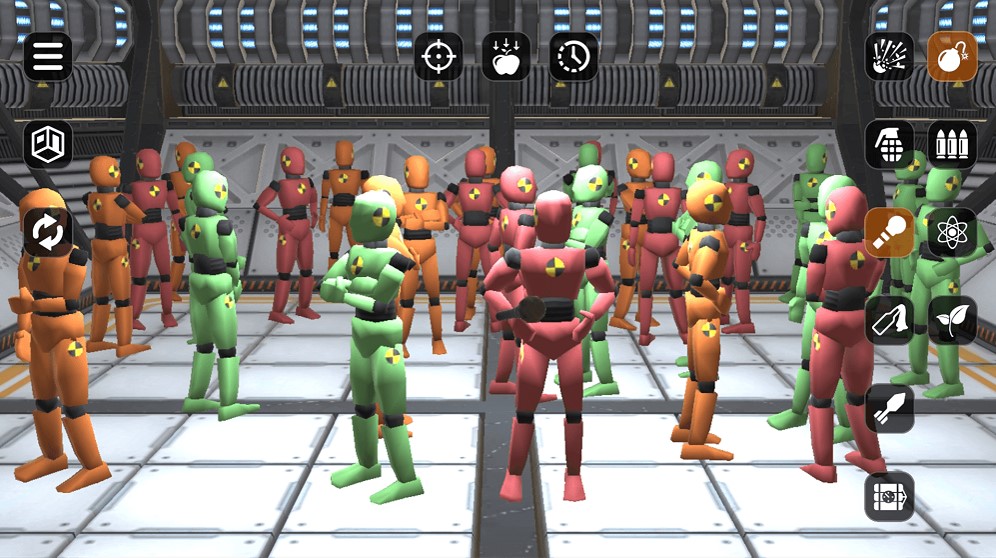Select the highlighted orange rocket launcher icon
Viewport: 996px width, 558px height.
click(889, 233)
